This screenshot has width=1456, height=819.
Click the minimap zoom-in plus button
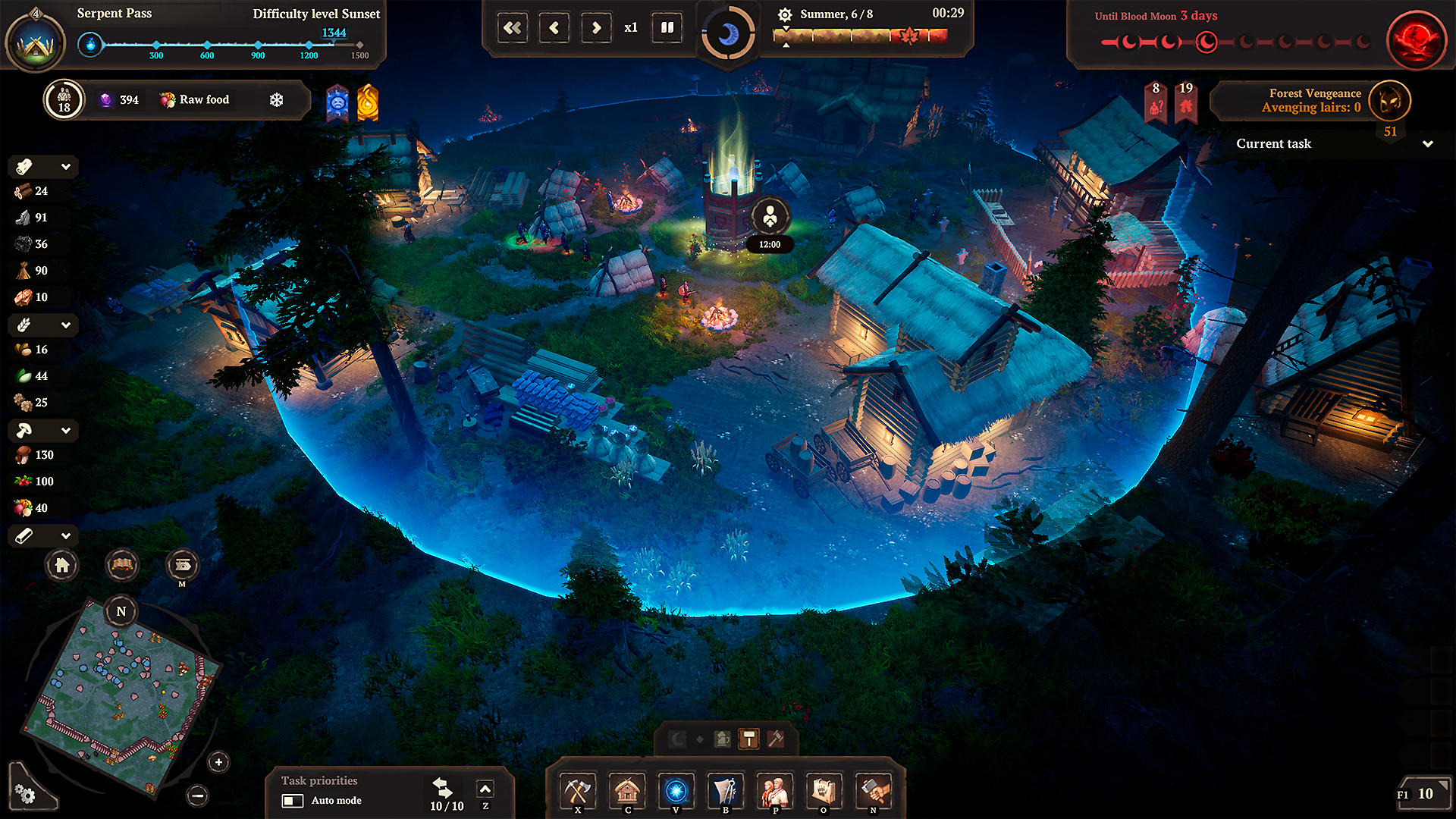[218, 763]
